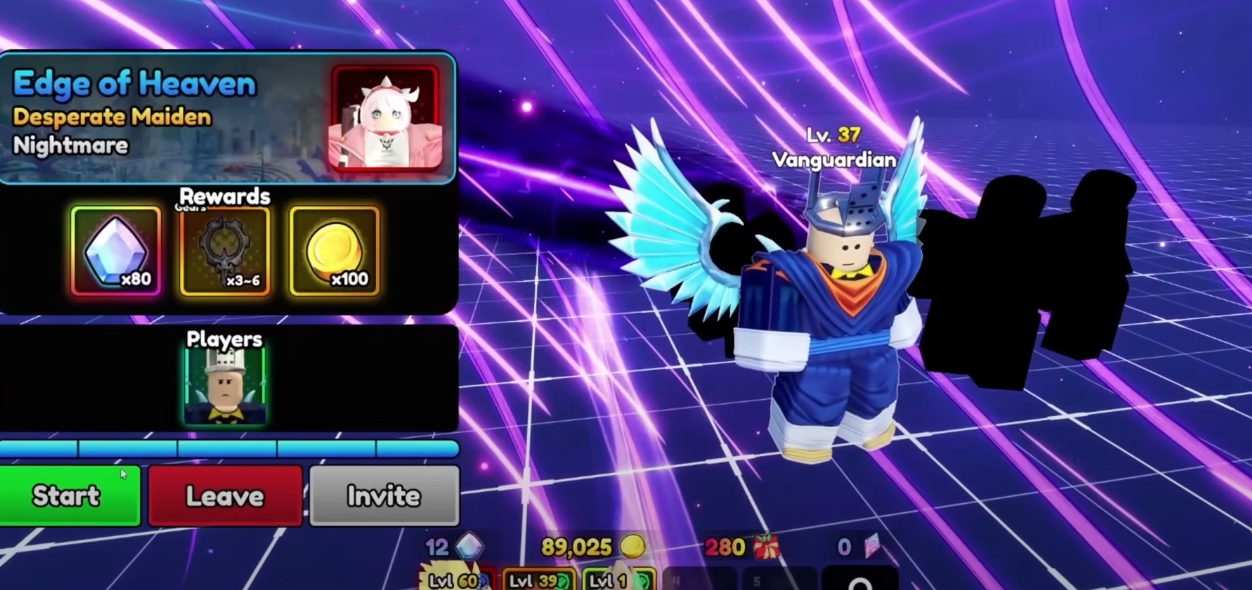Leave the lobby with the red button

point(225,496)
